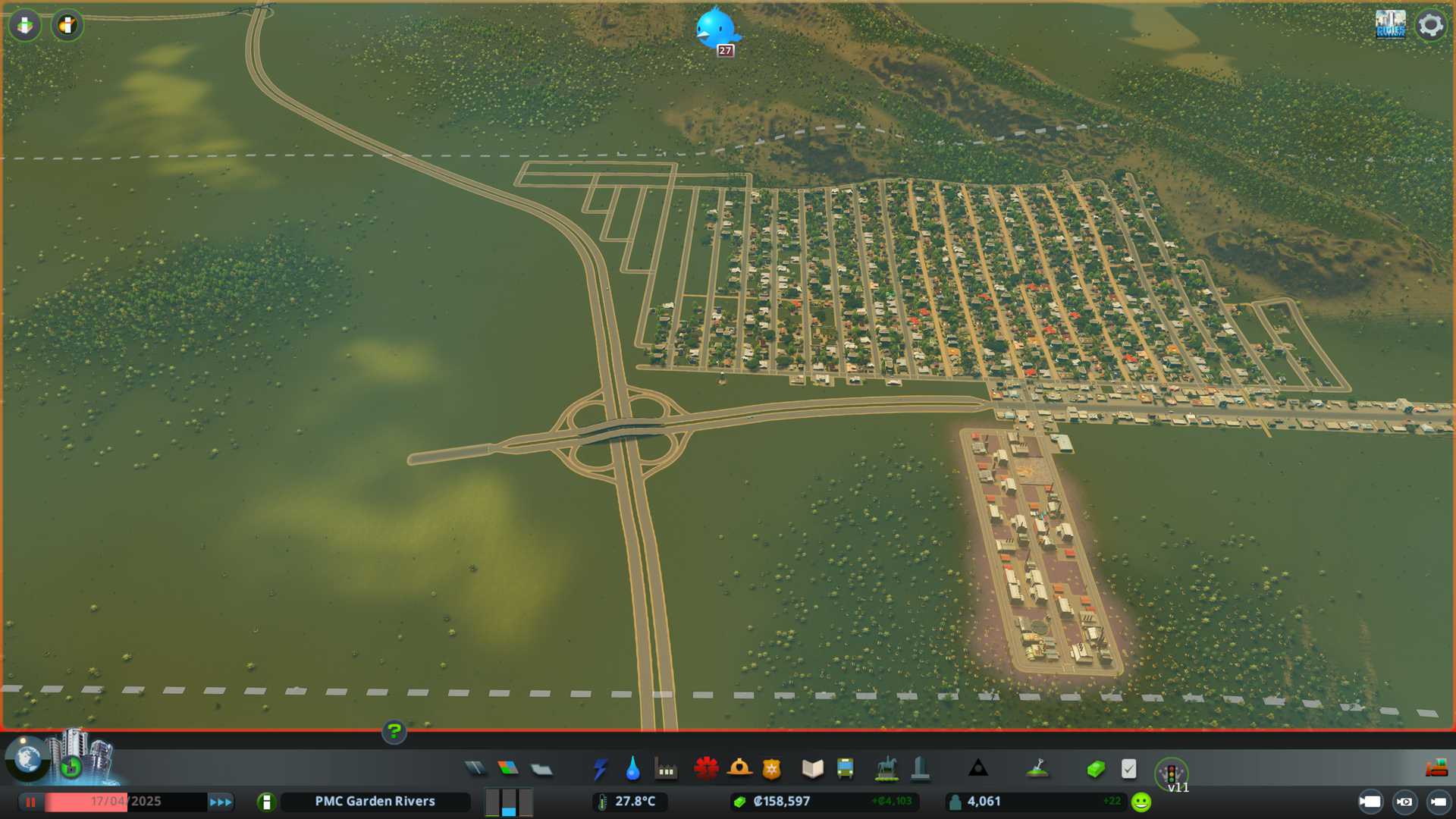Viewport: 1456px width, 819px height.
Task: Open city info beside PMC Garden Rivers
Action: tap(266, 802)
